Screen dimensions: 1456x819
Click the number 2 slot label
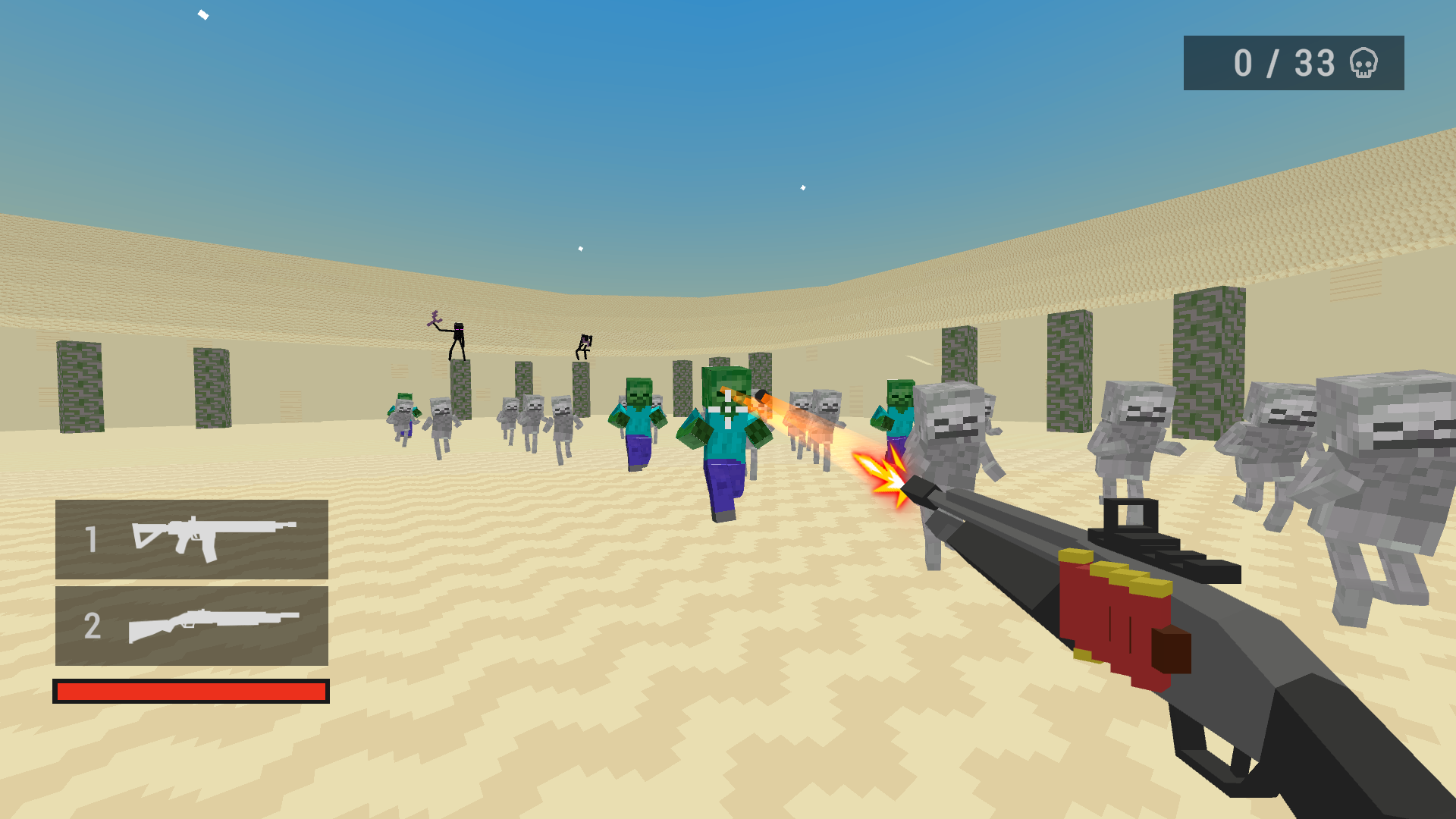click(x=93, y=626)
